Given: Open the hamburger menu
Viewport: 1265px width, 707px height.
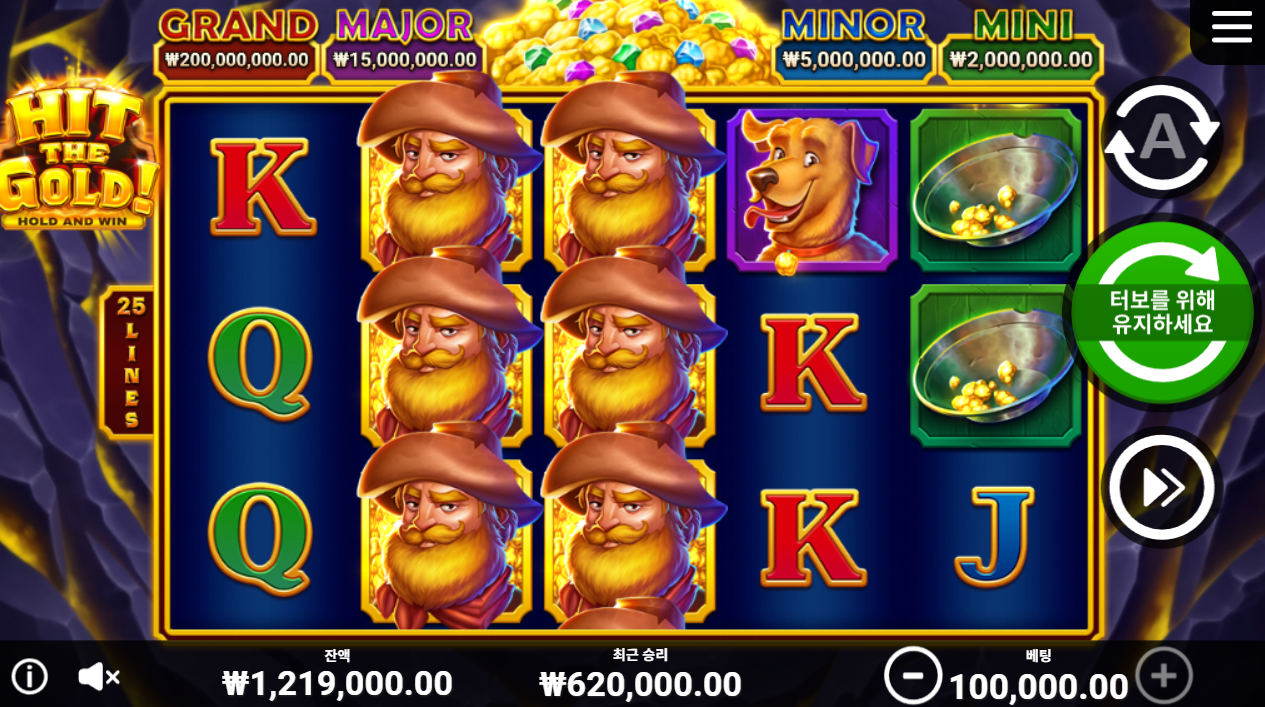Looking at the screenshot, I should 1231,27.
